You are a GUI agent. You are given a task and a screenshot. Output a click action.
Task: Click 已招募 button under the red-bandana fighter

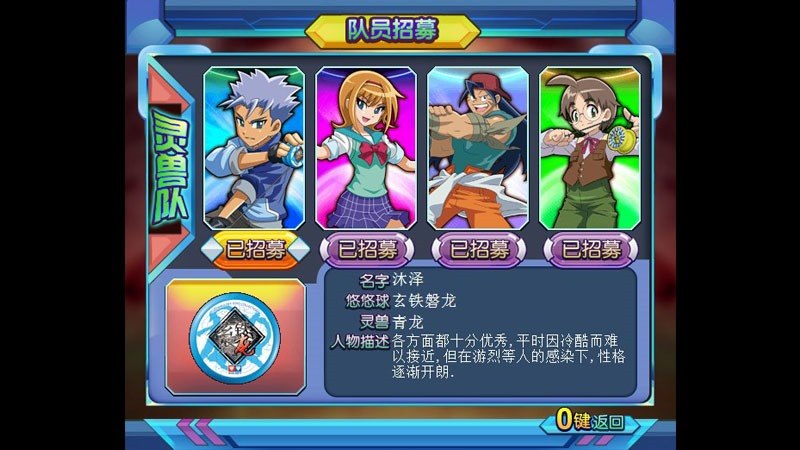point(478,249)
